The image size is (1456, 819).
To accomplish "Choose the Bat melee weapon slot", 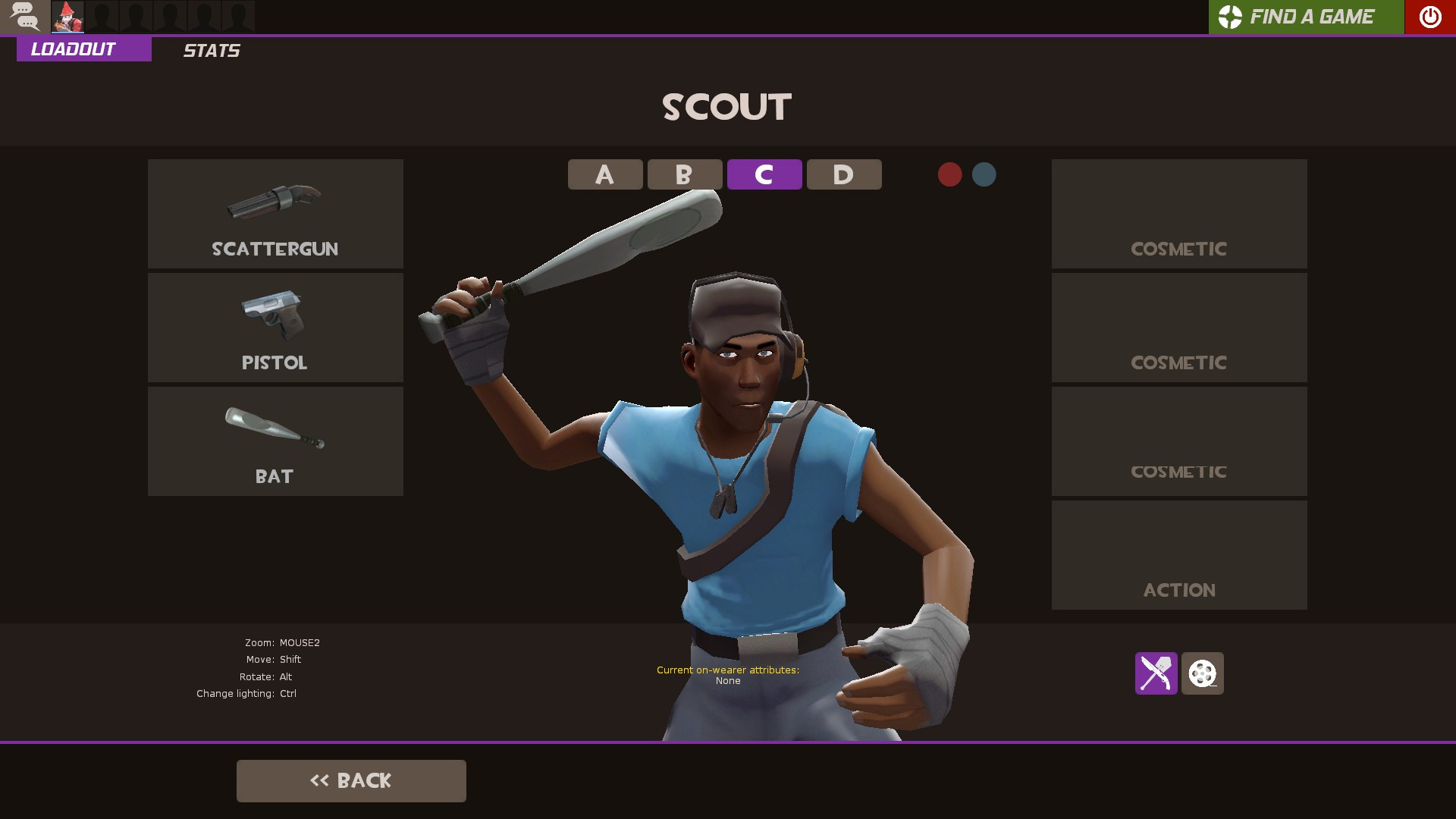I will pyautogui.click(x=275, y=441).
